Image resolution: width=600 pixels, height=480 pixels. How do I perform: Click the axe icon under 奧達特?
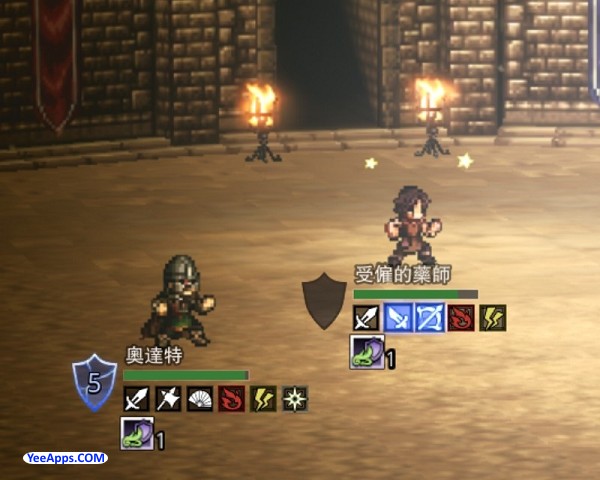pyautogui.click(x=168, y=399)
